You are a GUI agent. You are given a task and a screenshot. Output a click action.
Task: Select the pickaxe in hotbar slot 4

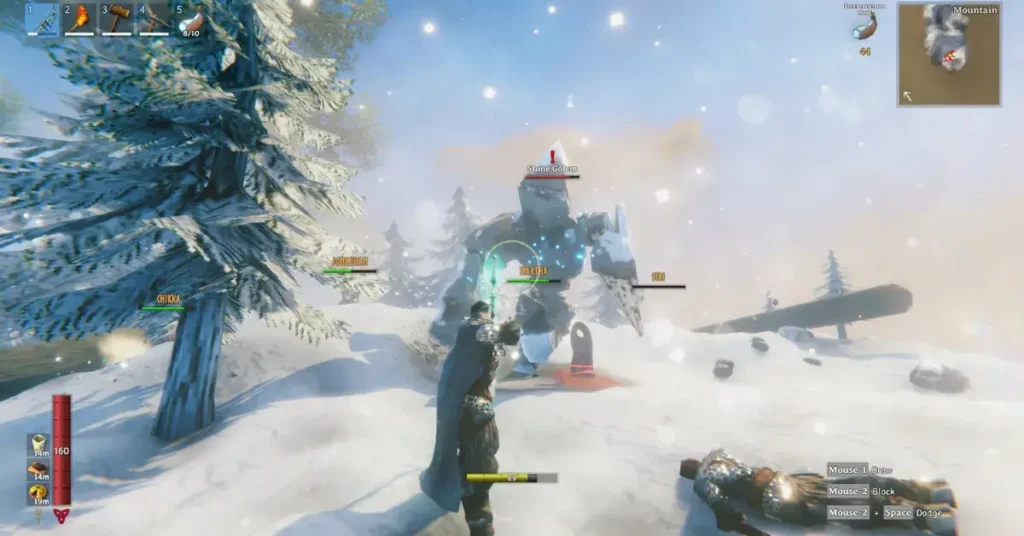[154, 19]
